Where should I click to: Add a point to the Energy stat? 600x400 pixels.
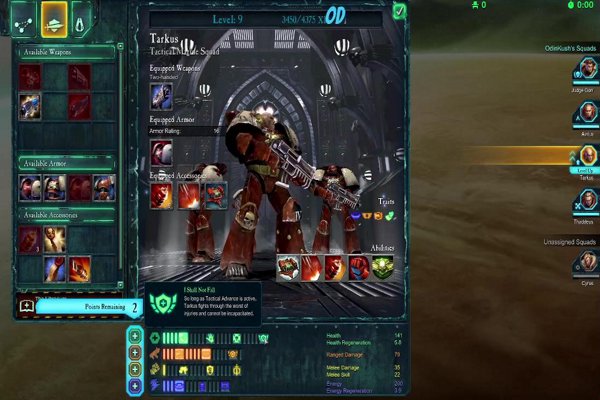pyautogui.click(x=135, y=385)
